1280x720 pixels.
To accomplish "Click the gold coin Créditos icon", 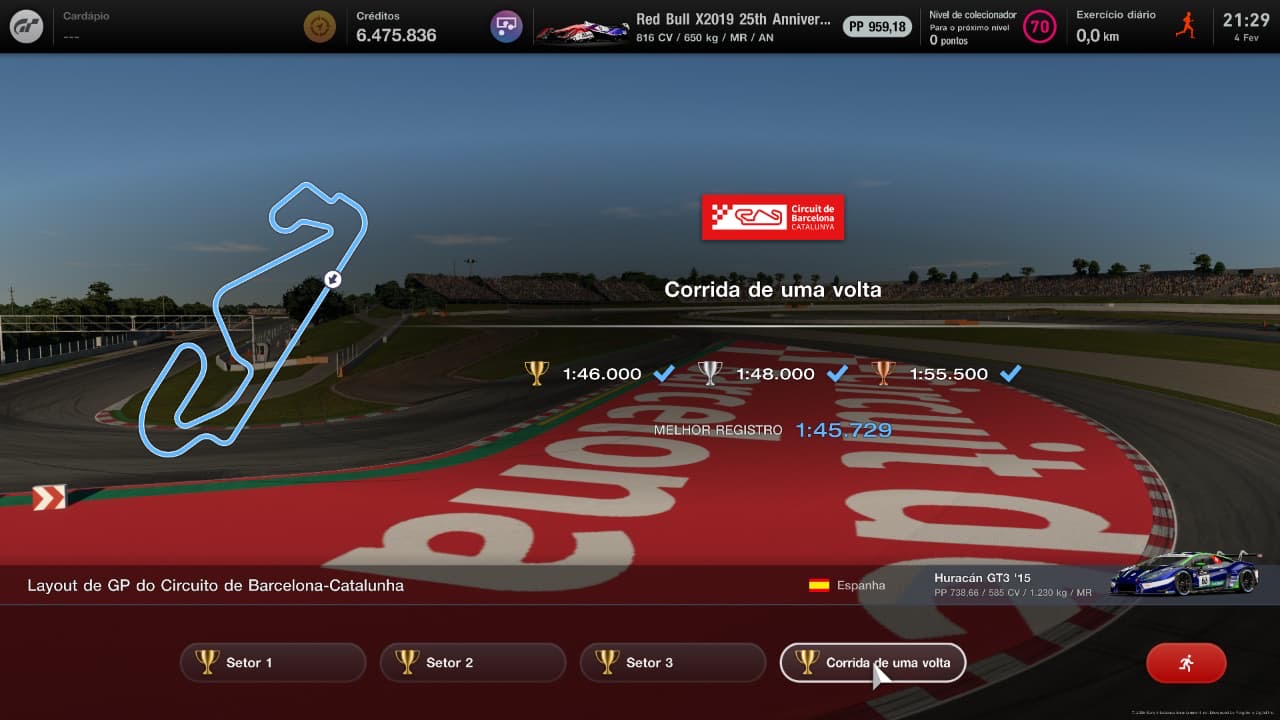I will [318, 26].
